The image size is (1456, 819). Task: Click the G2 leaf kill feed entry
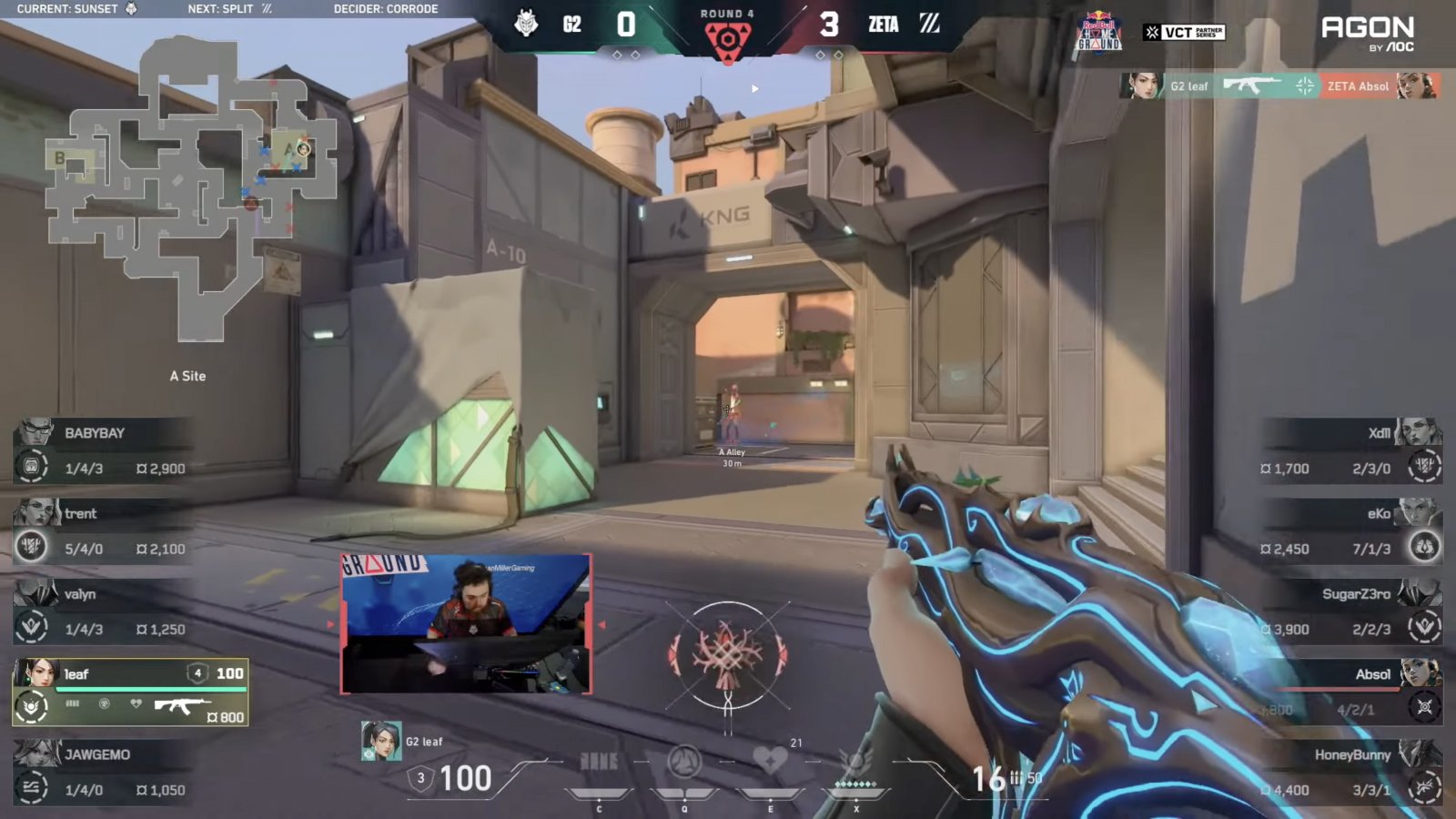point(1279,86)
